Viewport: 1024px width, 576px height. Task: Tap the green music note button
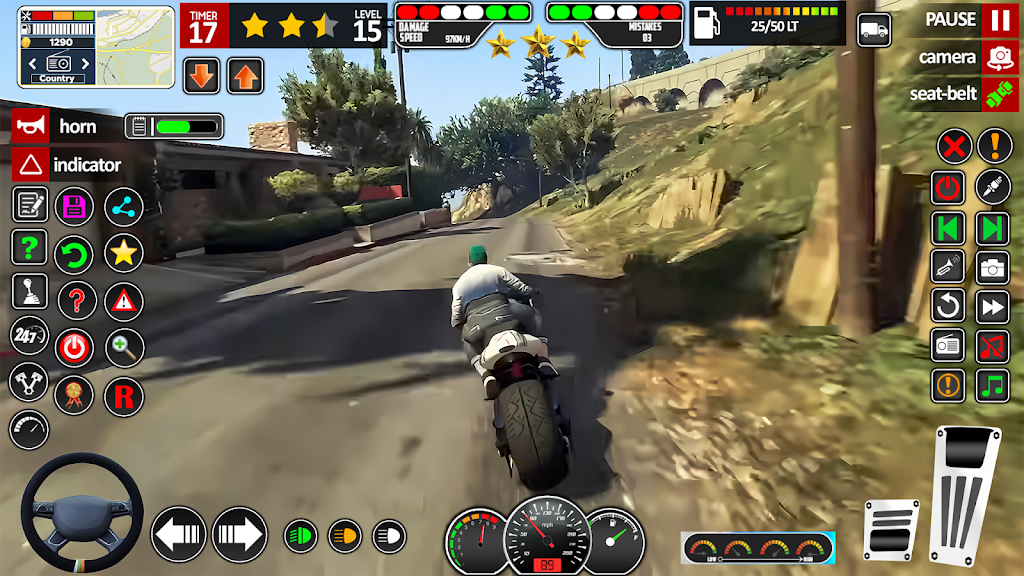pyautogui.click(x=993, y=385)
